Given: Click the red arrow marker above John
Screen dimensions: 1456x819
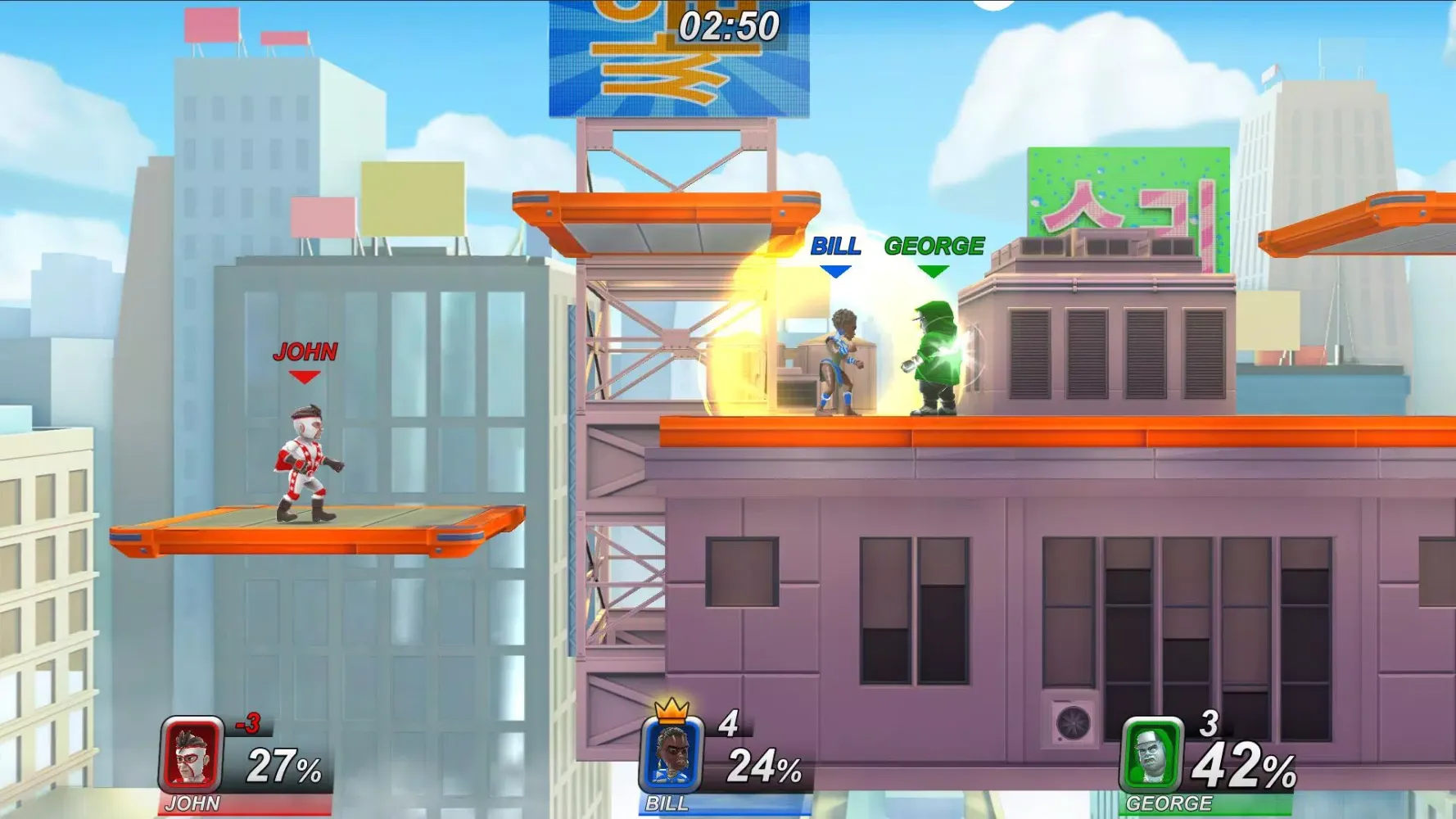Looking at the screenshot, I should click(x=305, y=377).
